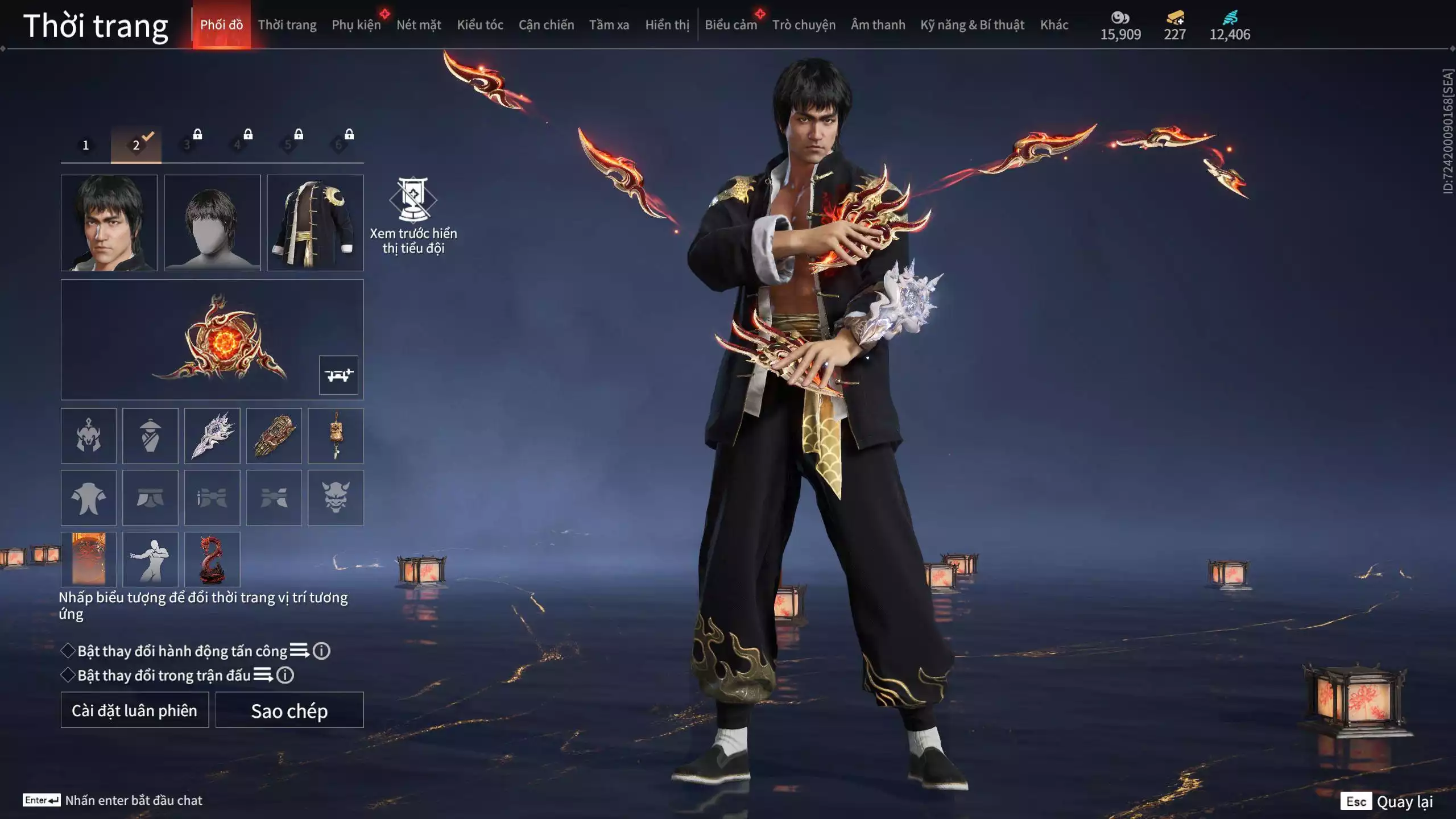Switch to the Thời trang tab
The width and height of the screenshot is (1456, 819).
287,25
